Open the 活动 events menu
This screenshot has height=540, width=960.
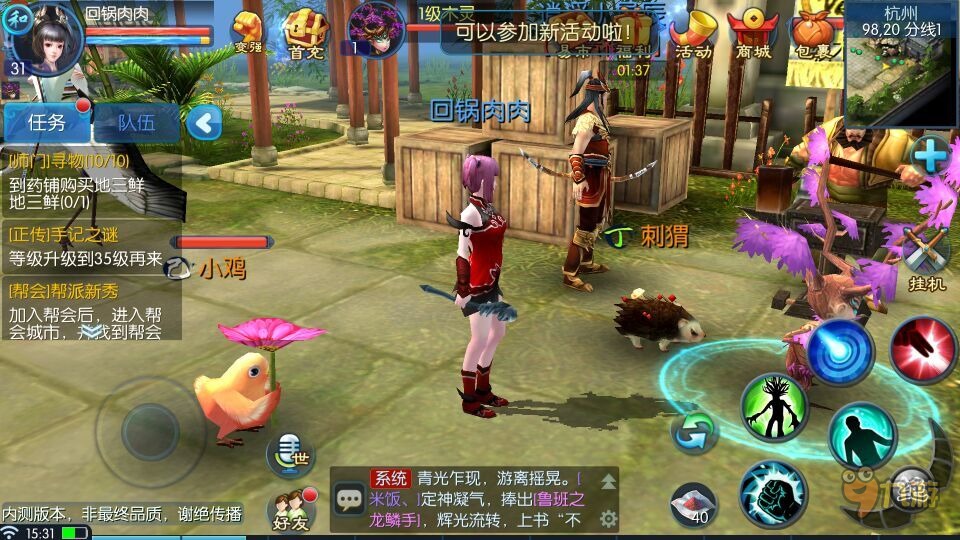tap(693, 33)
